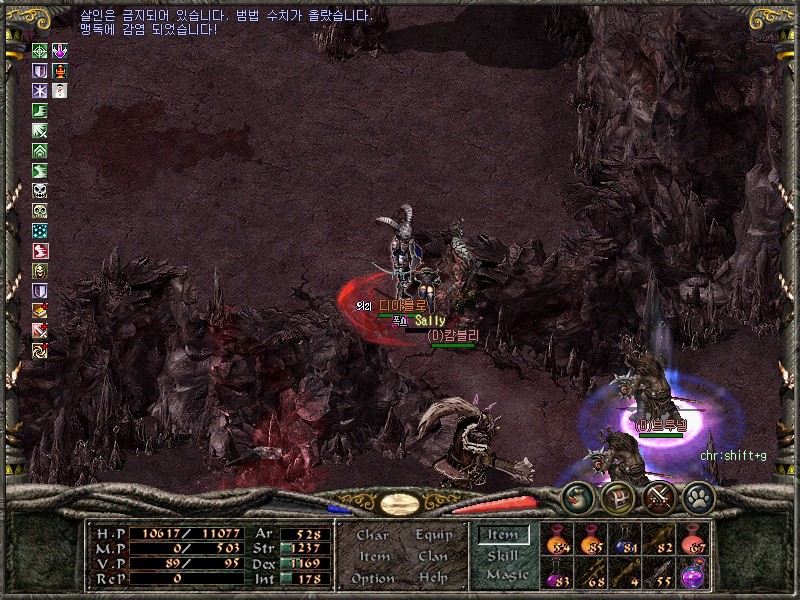
Task: Use the purple potion with count 83
Action: pyautogui.click(x=558, y=576)
